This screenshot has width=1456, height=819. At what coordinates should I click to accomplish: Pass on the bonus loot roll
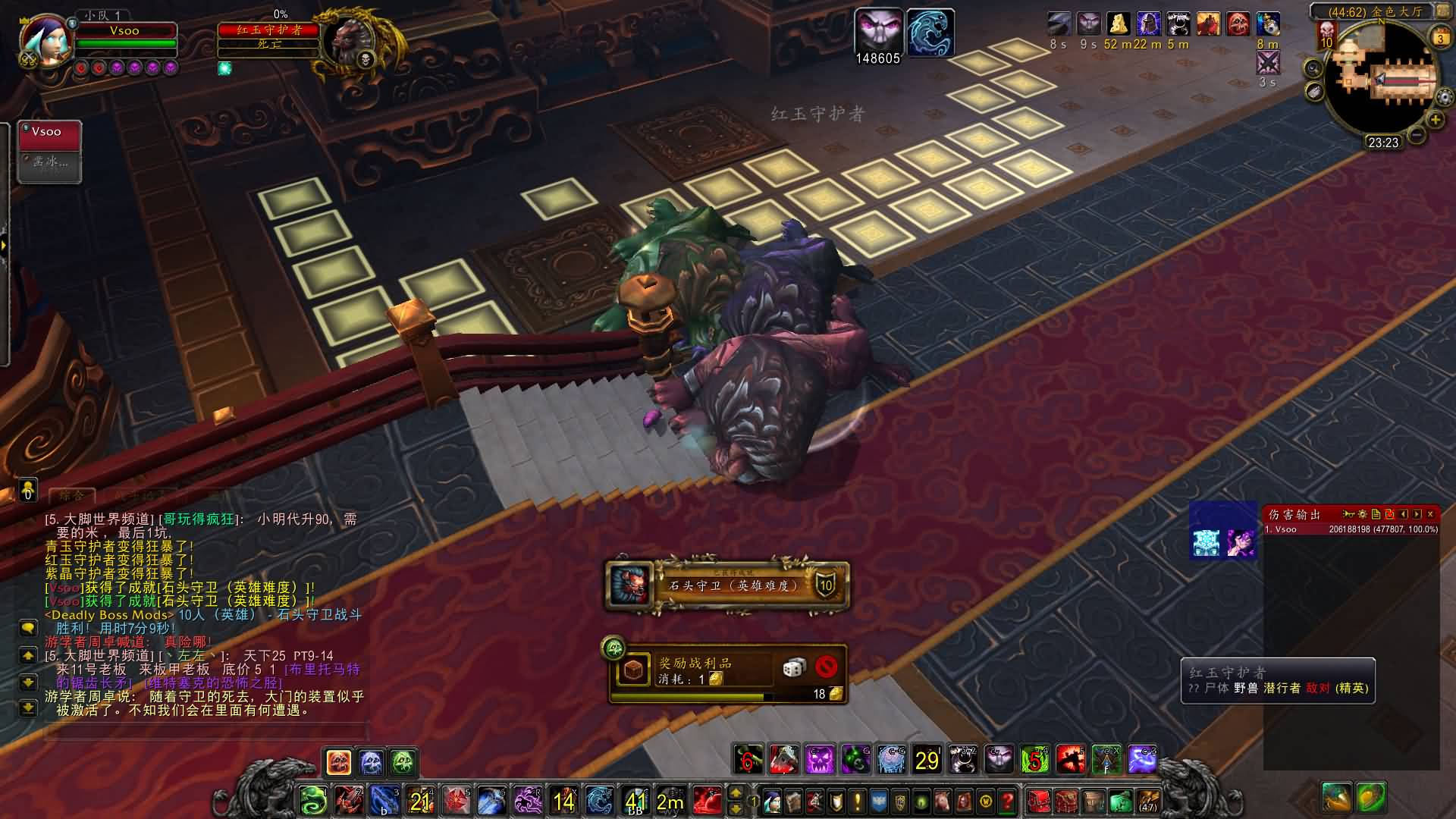tap(826, 667)
